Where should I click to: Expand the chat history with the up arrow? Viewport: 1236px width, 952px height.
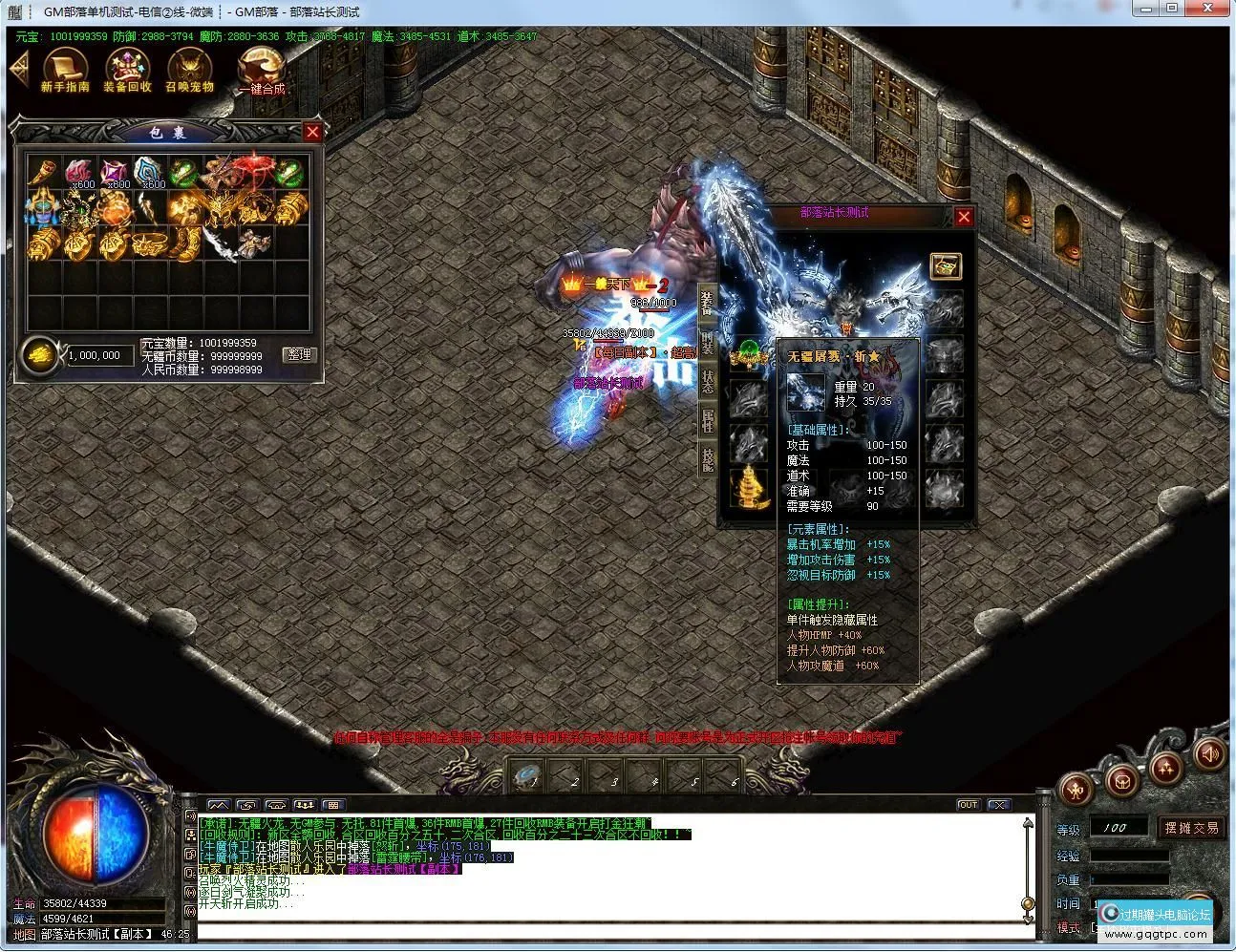click(1027, 823)
